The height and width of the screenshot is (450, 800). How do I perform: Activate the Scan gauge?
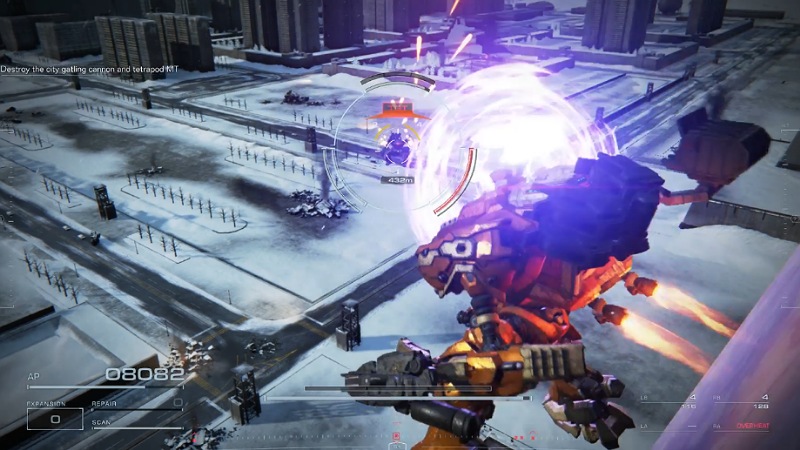pos(135,426)
